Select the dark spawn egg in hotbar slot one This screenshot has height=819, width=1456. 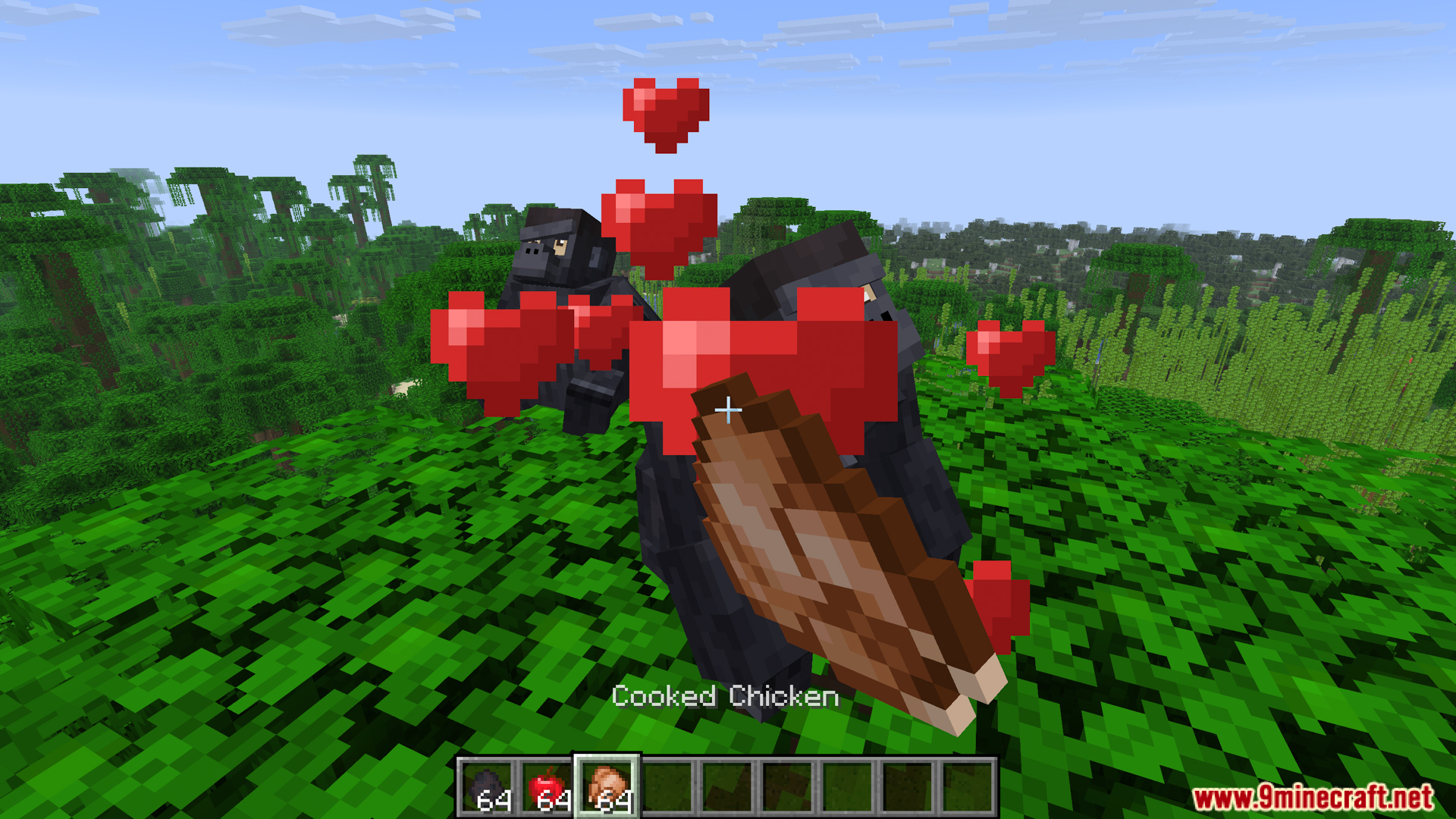tap(489, 785)
